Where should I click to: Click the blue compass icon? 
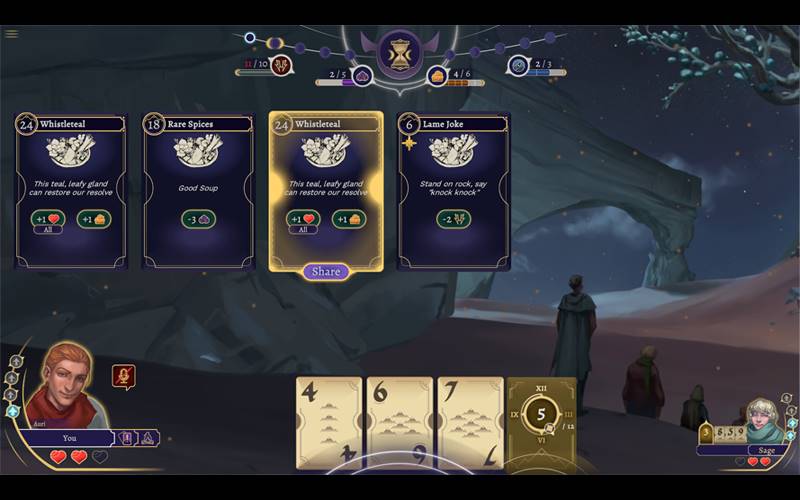[x=518, y=66]
